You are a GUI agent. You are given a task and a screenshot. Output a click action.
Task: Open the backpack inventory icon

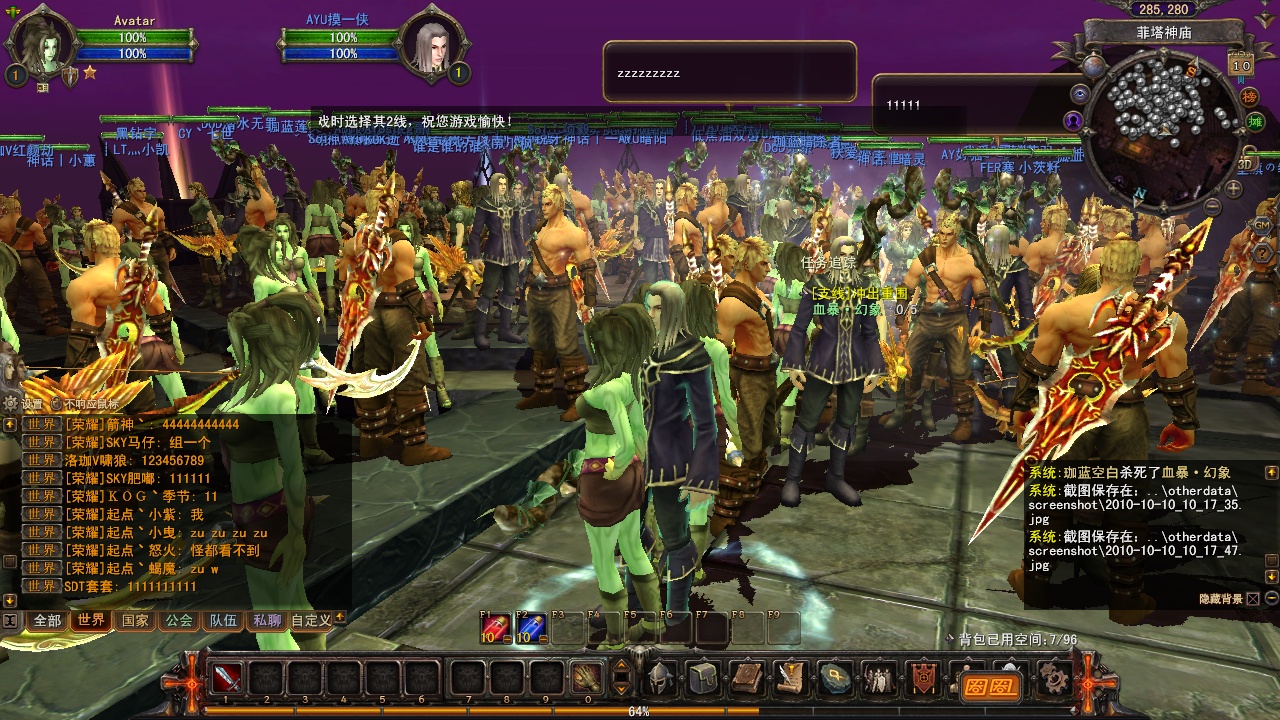coord(702,678)
